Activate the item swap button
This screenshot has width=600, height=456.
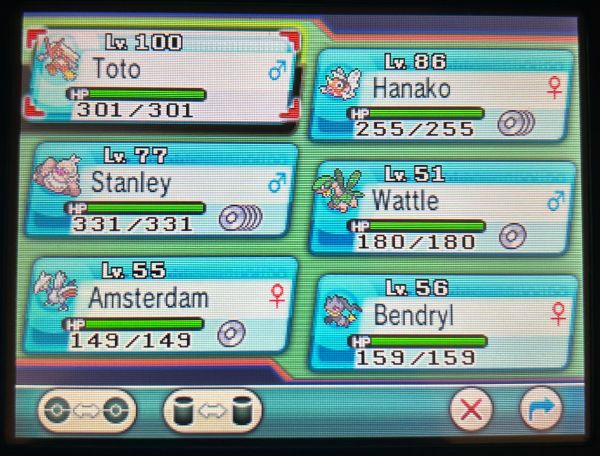point(211,408)
